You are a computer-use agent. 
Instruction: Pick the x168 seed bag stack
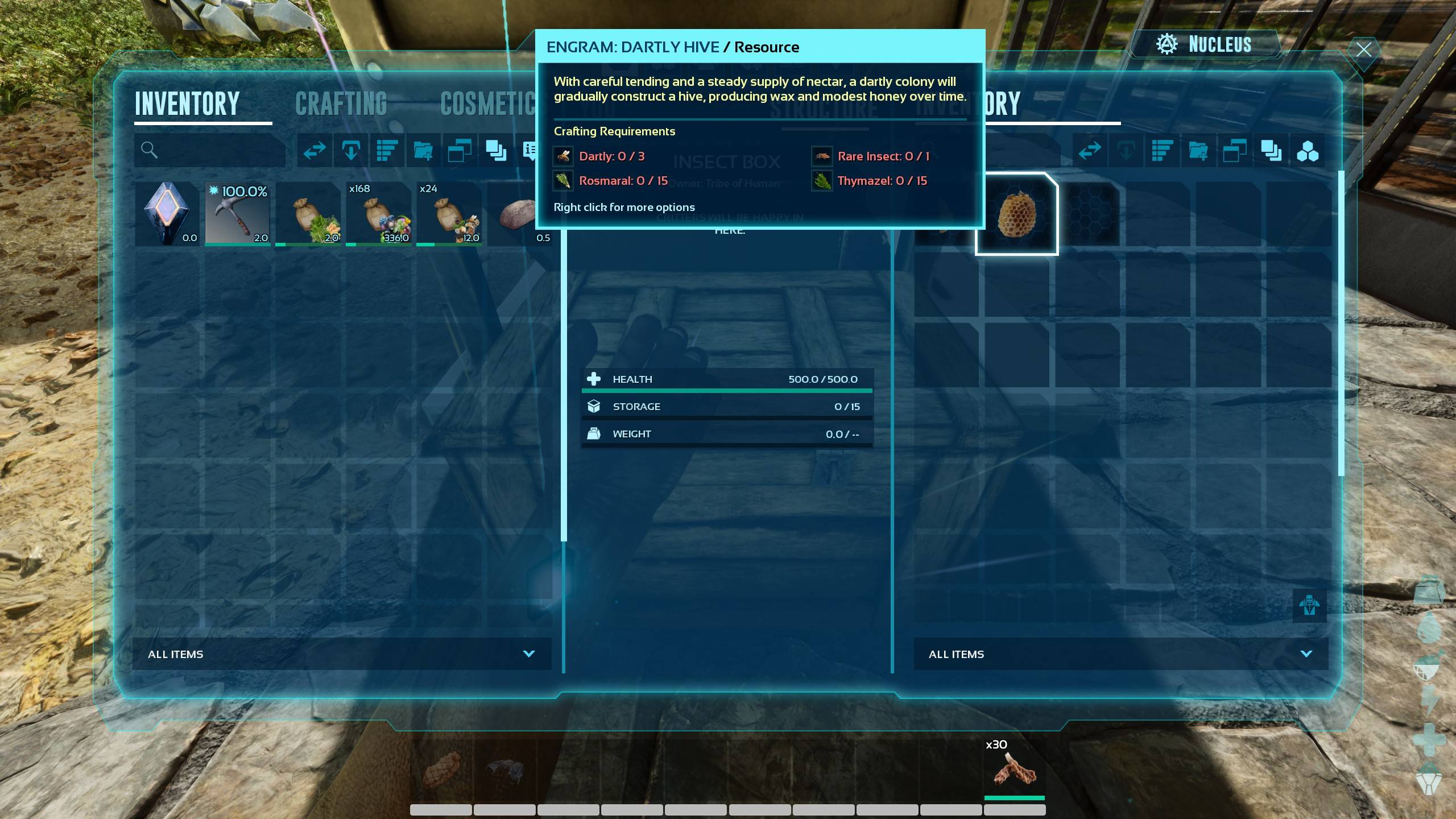tap(378, 214)
